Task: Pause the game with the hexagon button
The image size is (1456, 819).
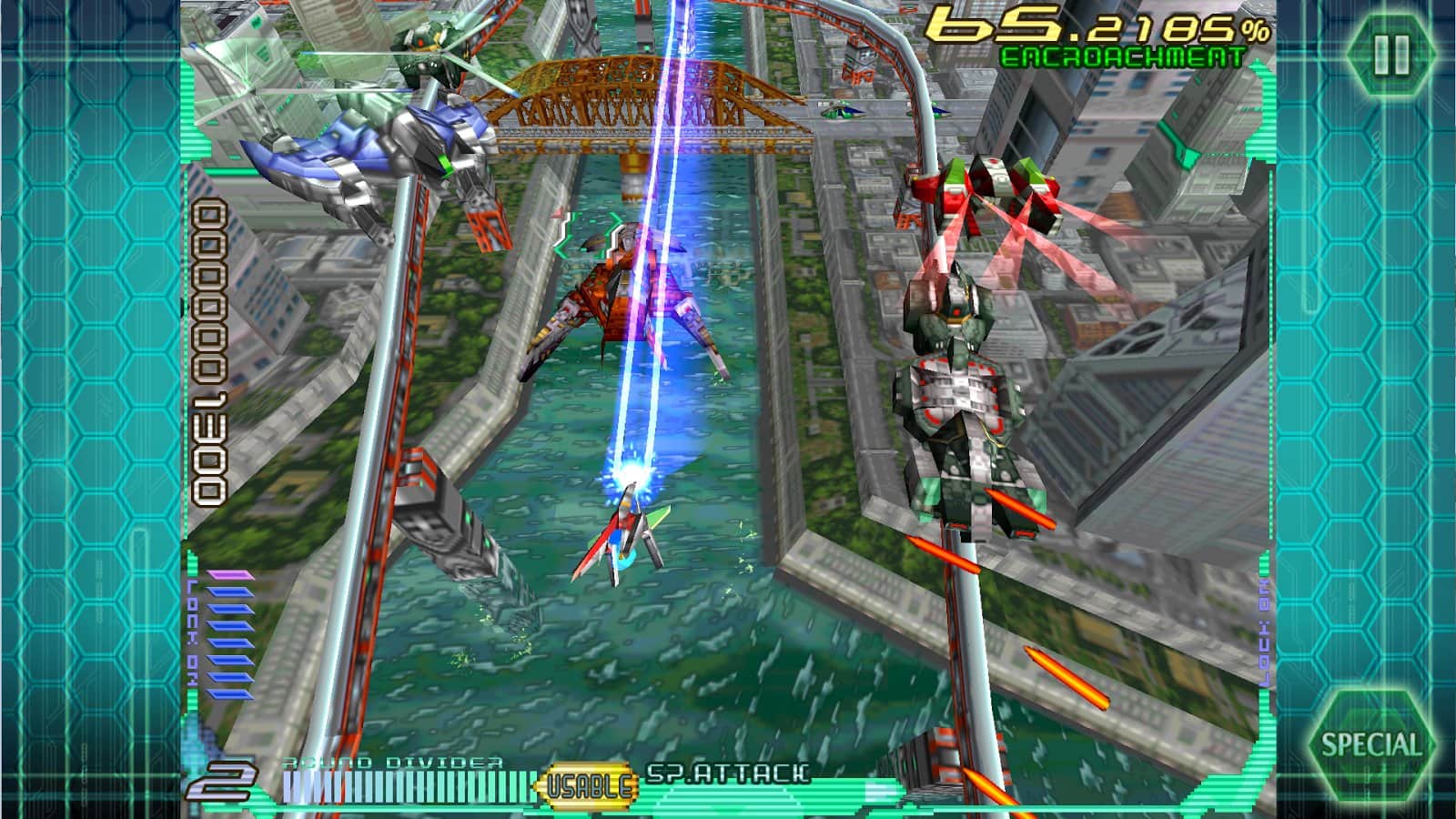Action: click(x=1390, y=55)
